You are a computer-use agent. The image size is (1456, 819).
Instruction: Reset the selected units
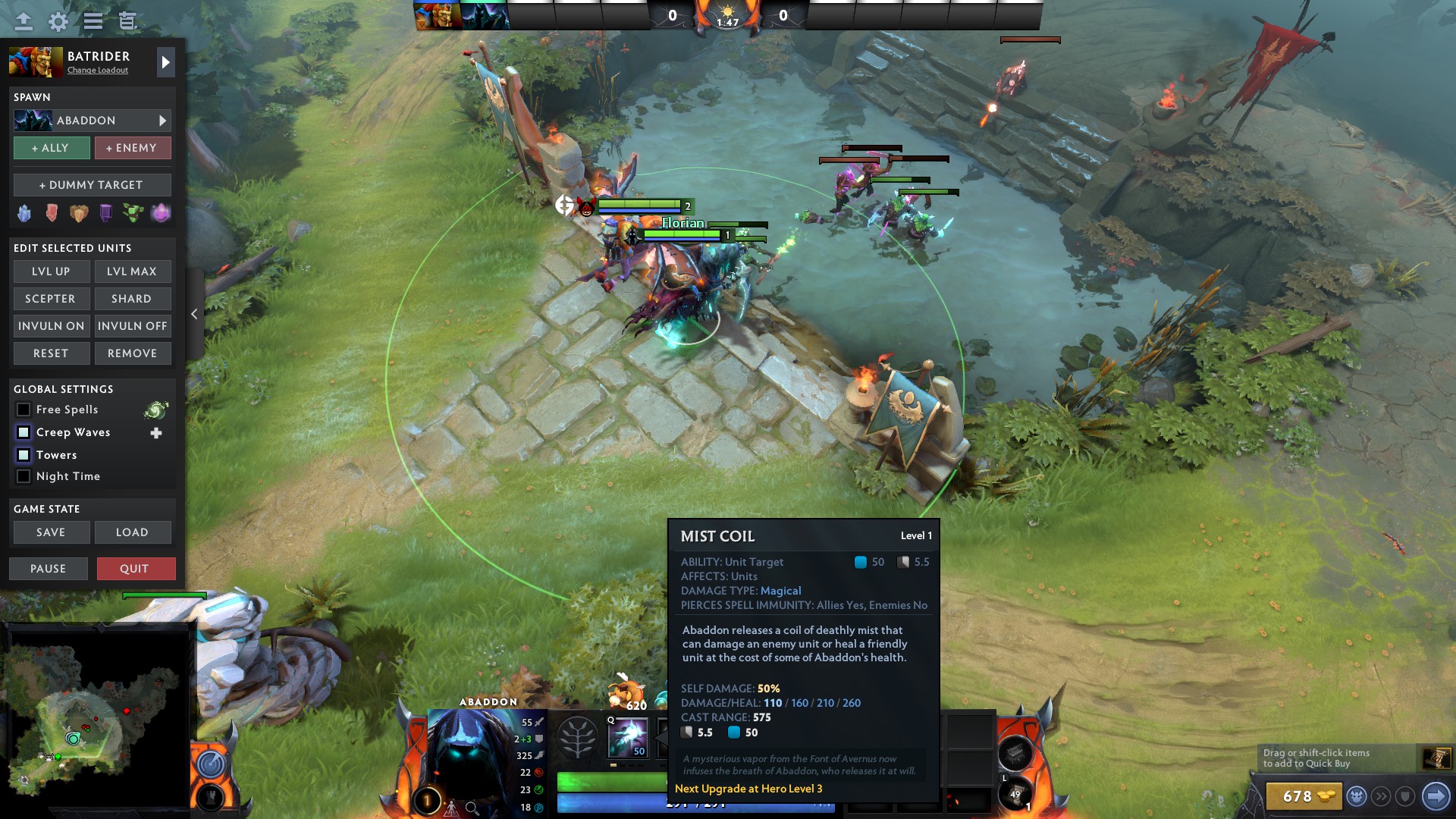click(52, 353)
